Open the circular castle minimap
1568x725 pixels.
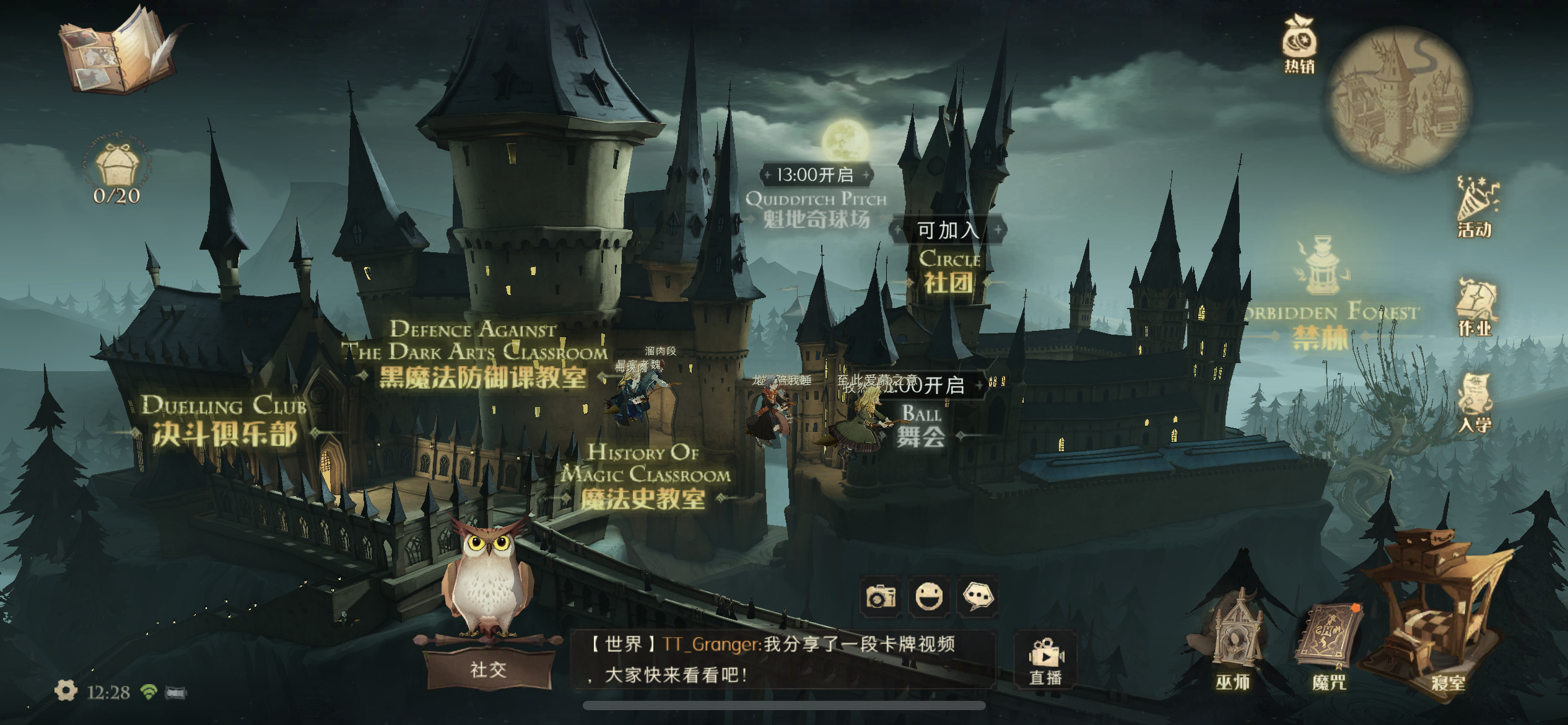[1400, 98]
